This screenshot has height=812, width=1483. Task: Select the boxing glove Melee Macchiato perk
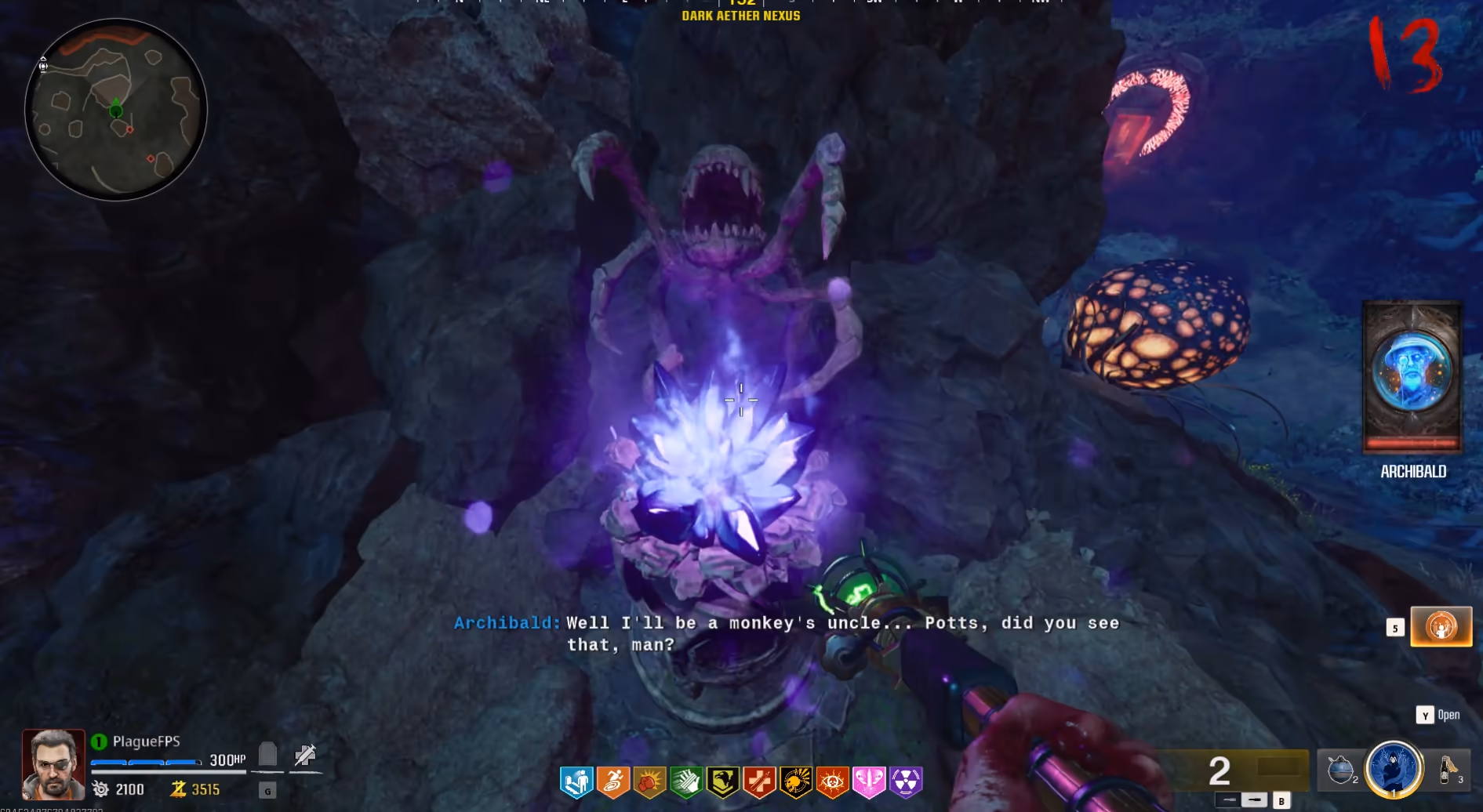point(649,781)
